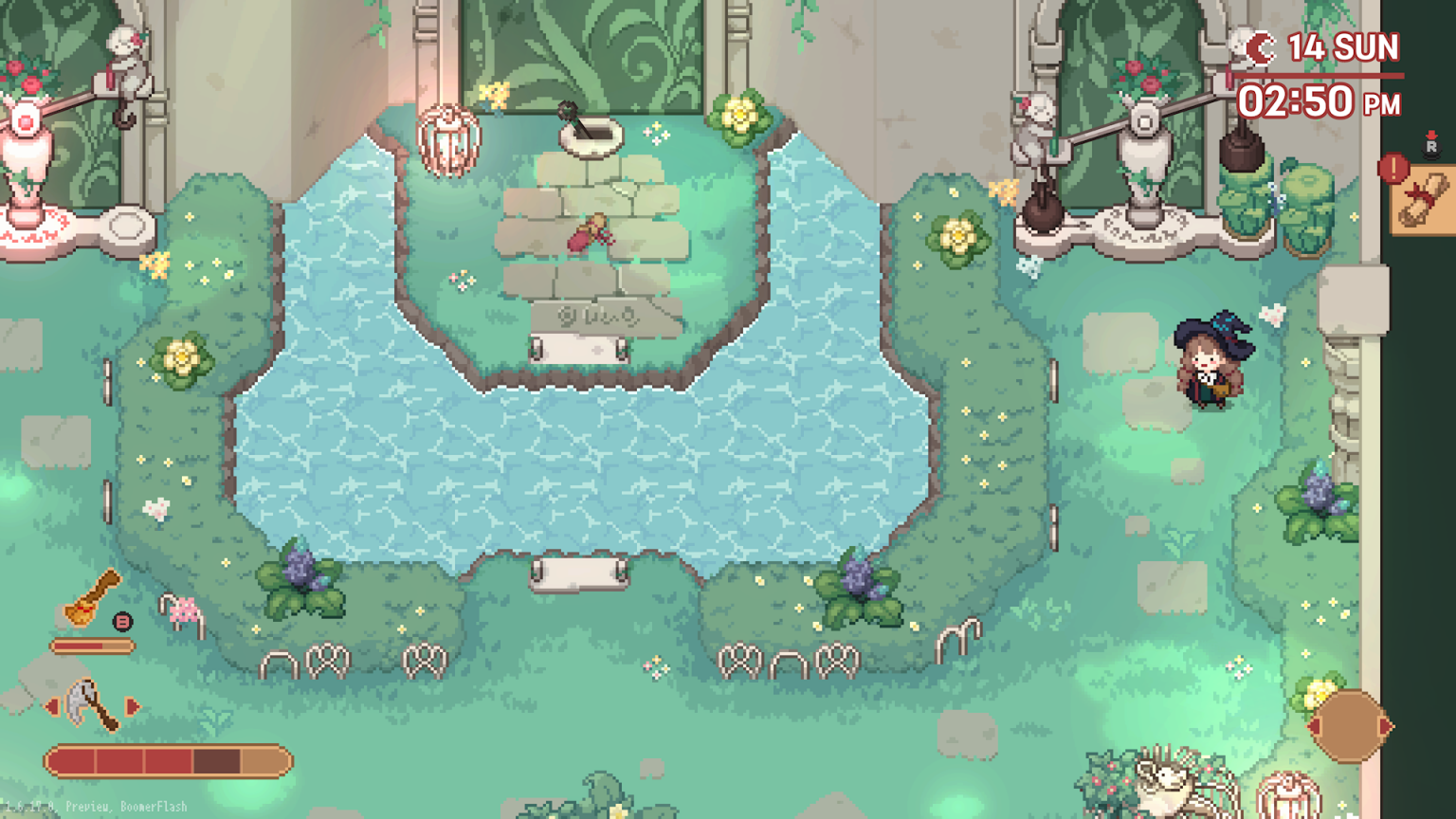
Task: Click the crescent moon icon beside the date
Action: pos(1261,45)
